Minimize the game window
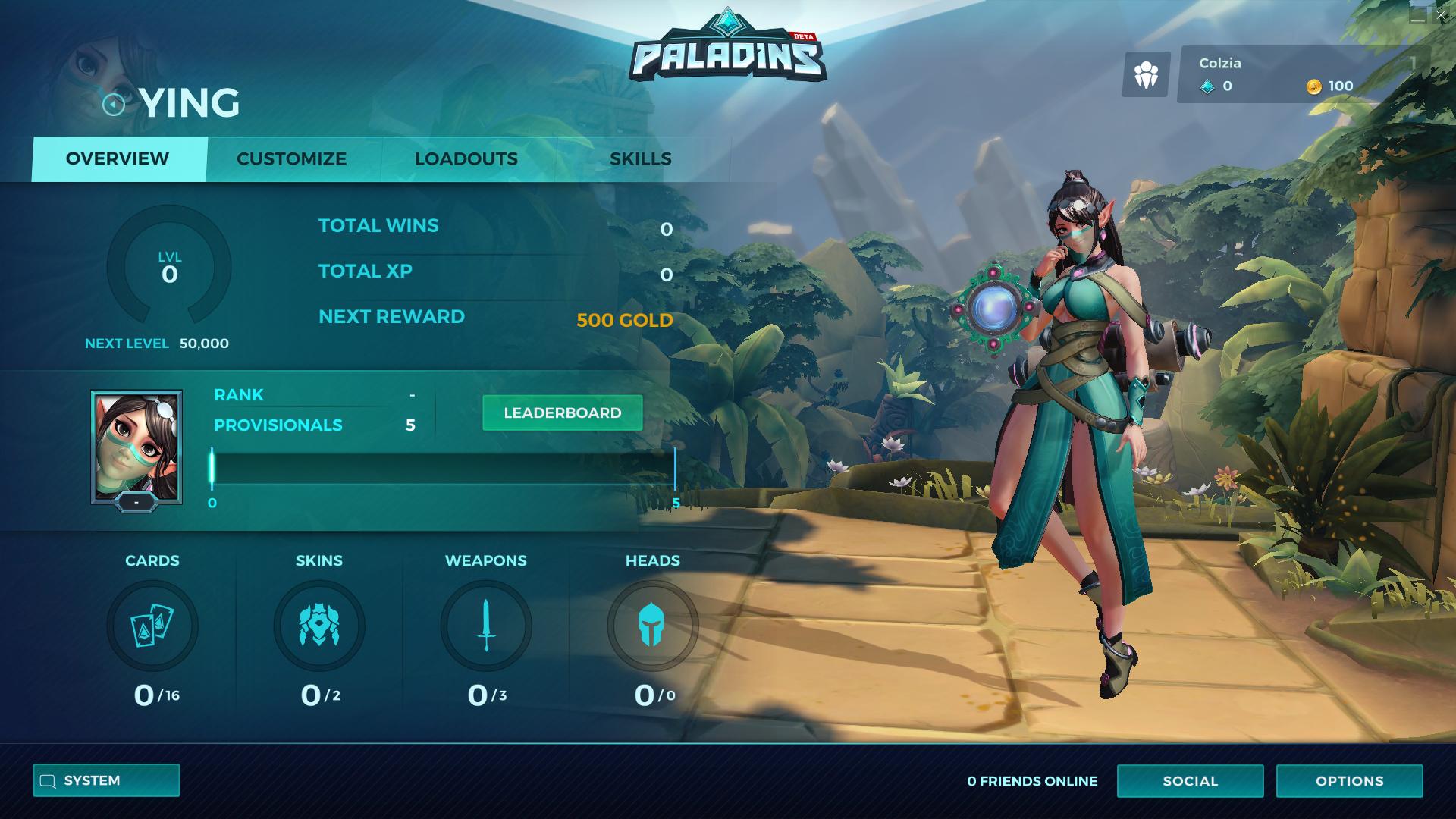1456x819 pixels. pos(1417,17)
